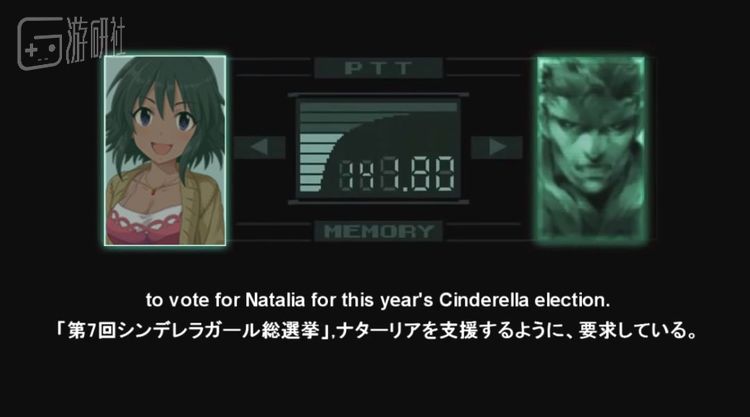Image resolution: width=750 pixels, height=417 pixels.
Task: Click the right arrow to raise the frequency
Action: (x=491, y=147)
